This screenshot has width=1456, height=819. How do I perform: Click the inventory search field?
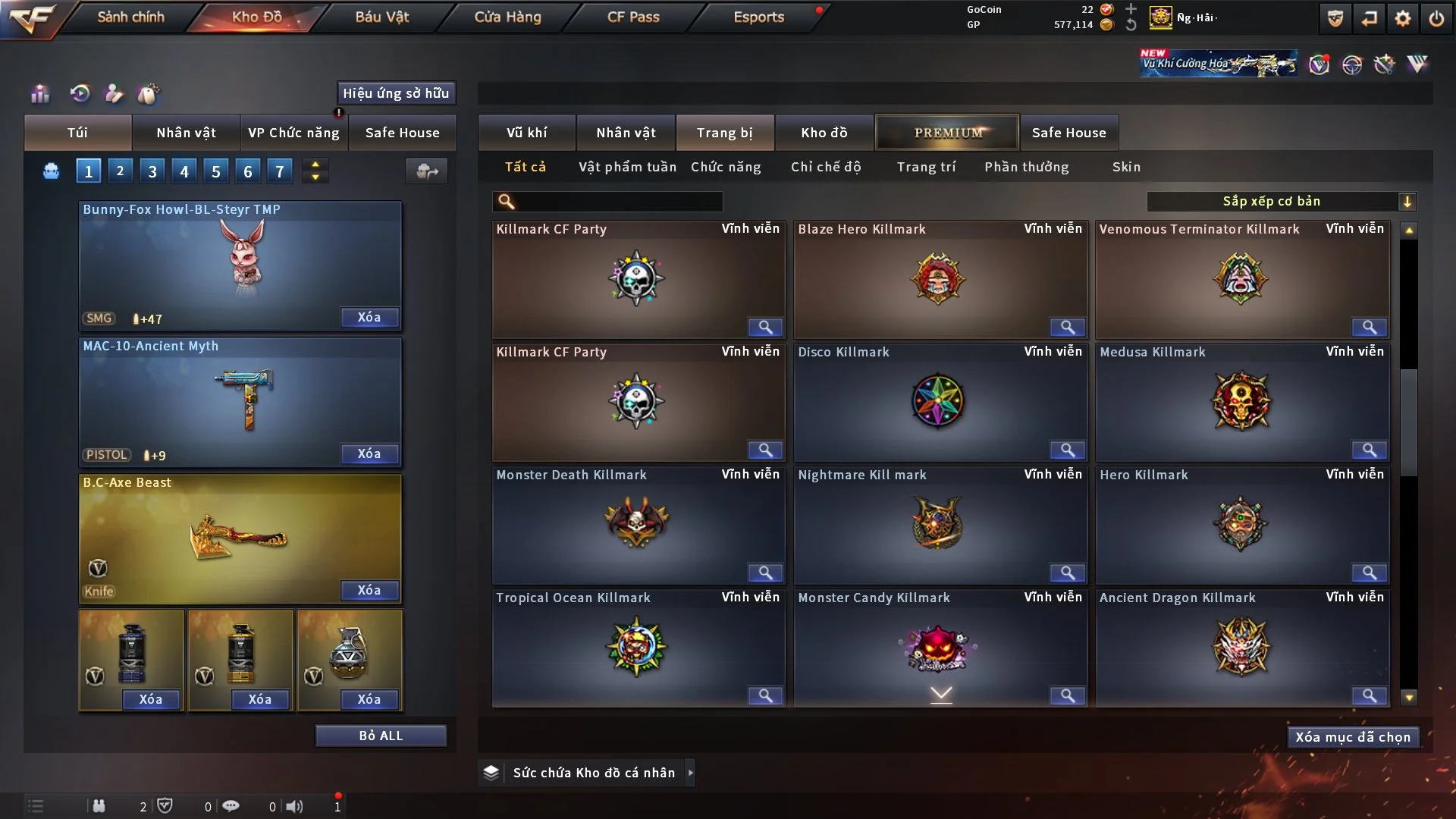(x=618, y=201)
